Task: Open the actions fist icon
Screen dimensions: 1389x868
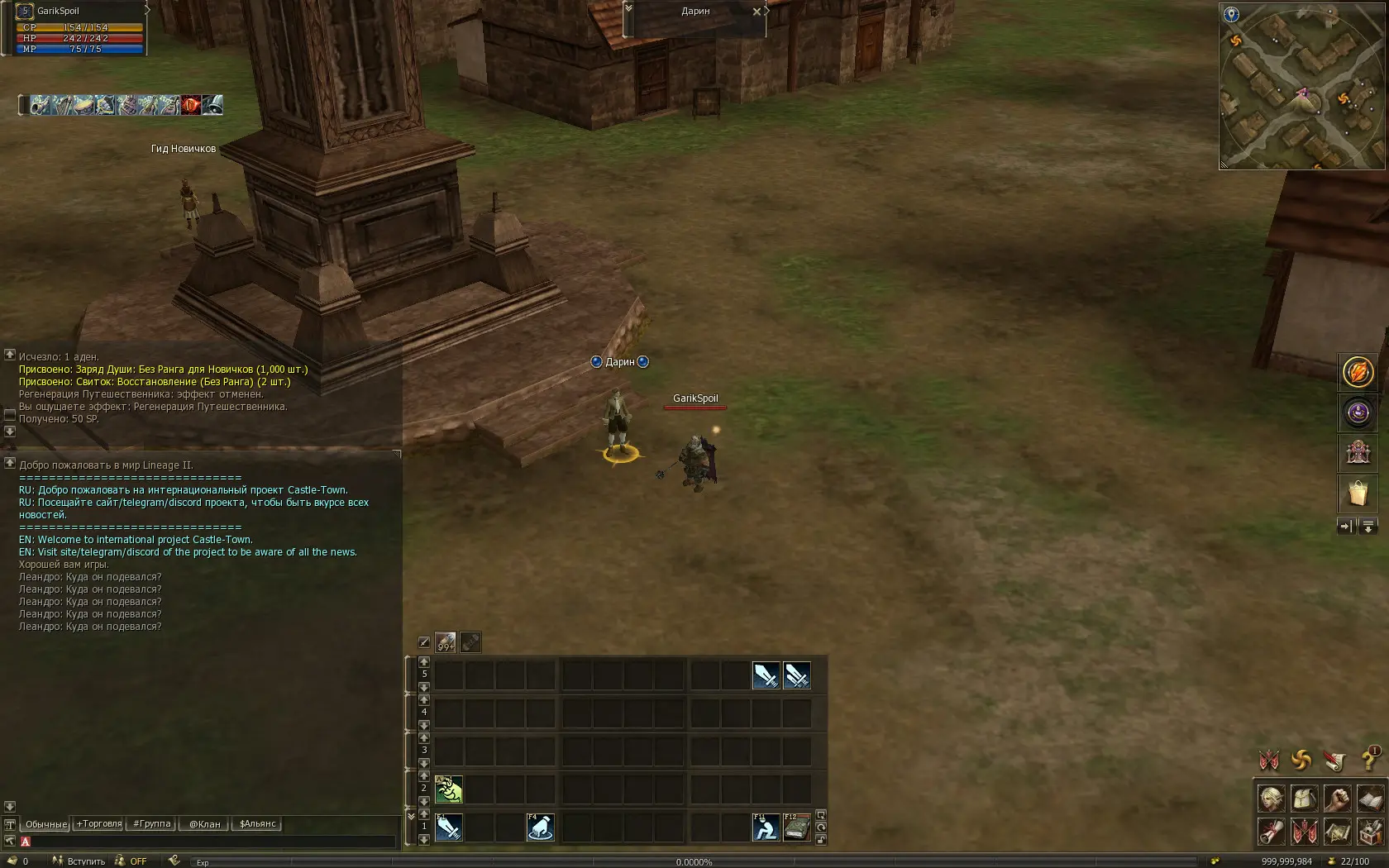Action: coord(1336,799)
